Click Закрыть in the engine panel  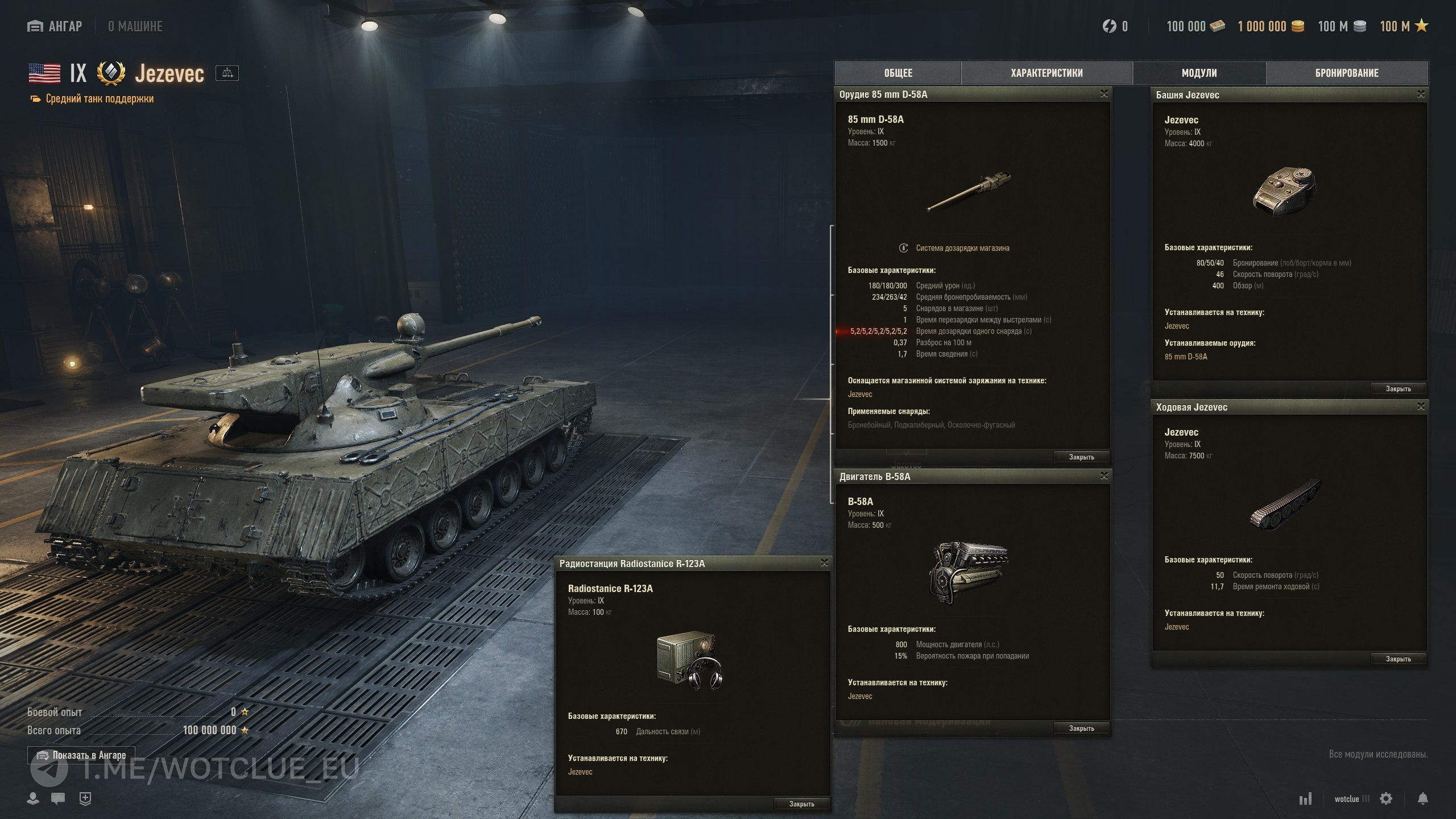tap(1081, 729)
